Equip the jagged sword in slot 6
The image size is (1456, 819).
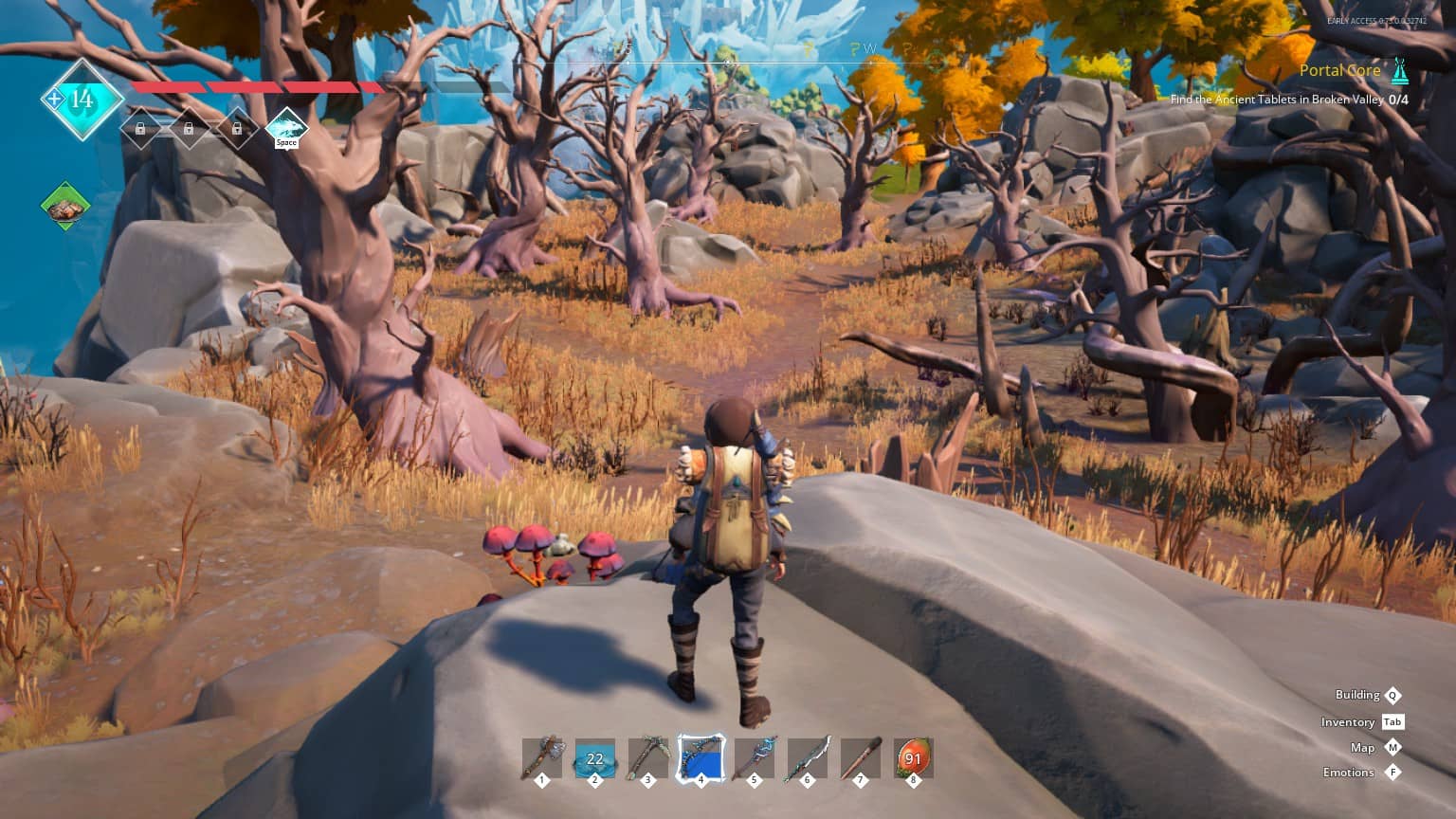pyautogui.click(x=808, y=758)
